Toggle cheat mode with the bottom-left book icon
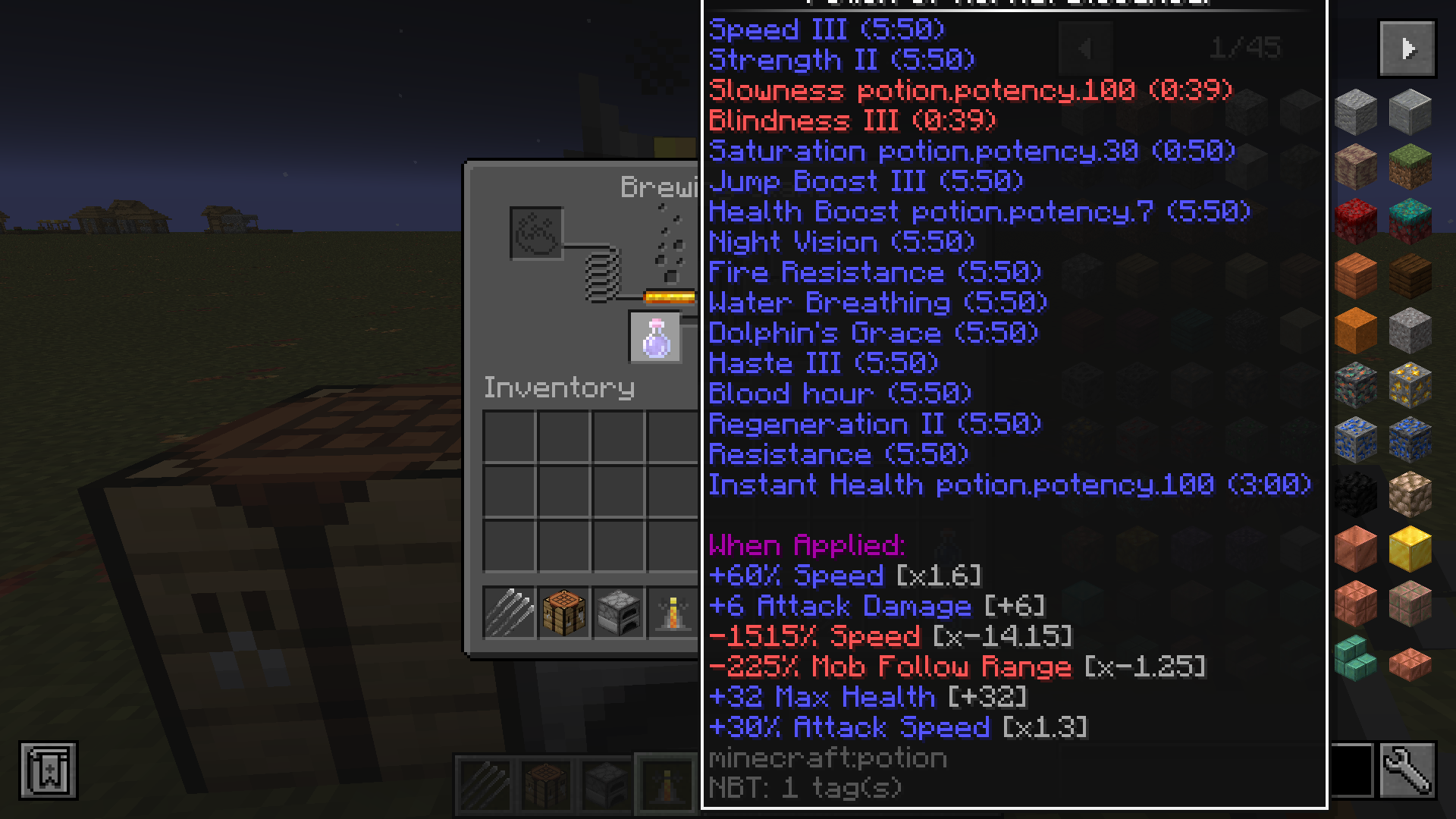This screenshot has width=1456, height=819. (x=49, y=770)
